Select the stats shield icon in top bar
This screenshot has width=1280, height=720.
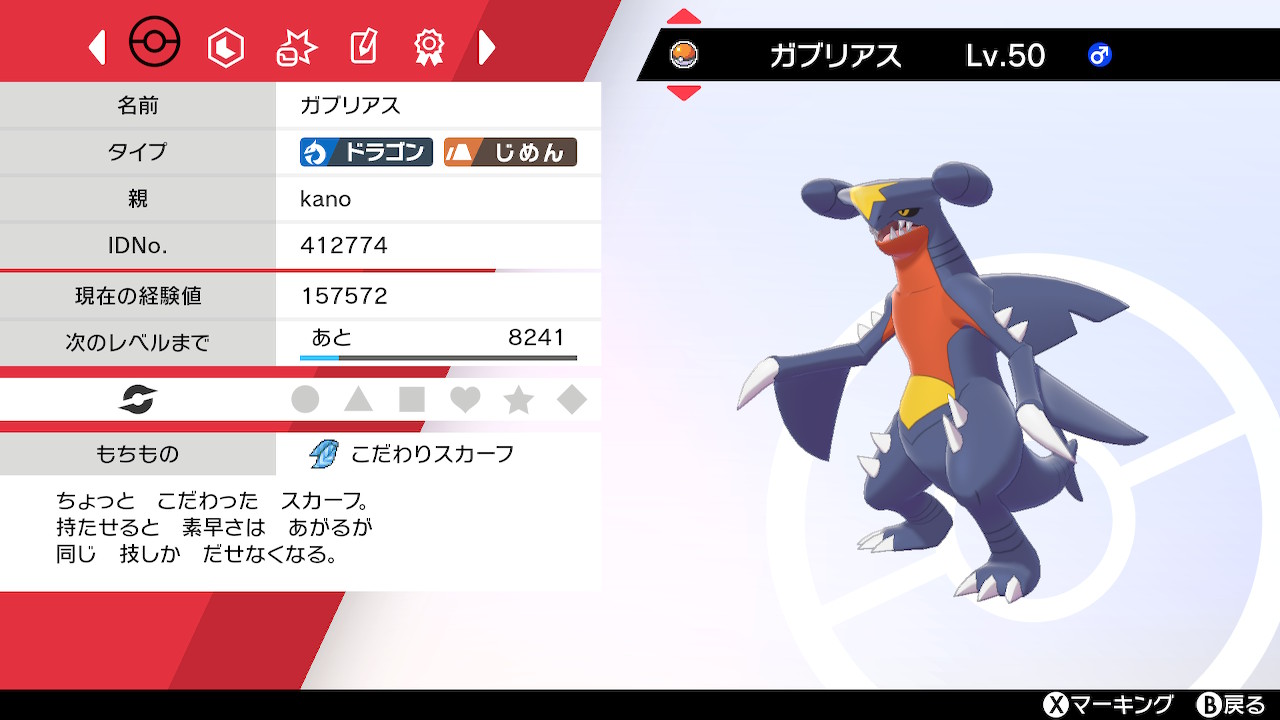click(x=225, y=44)
